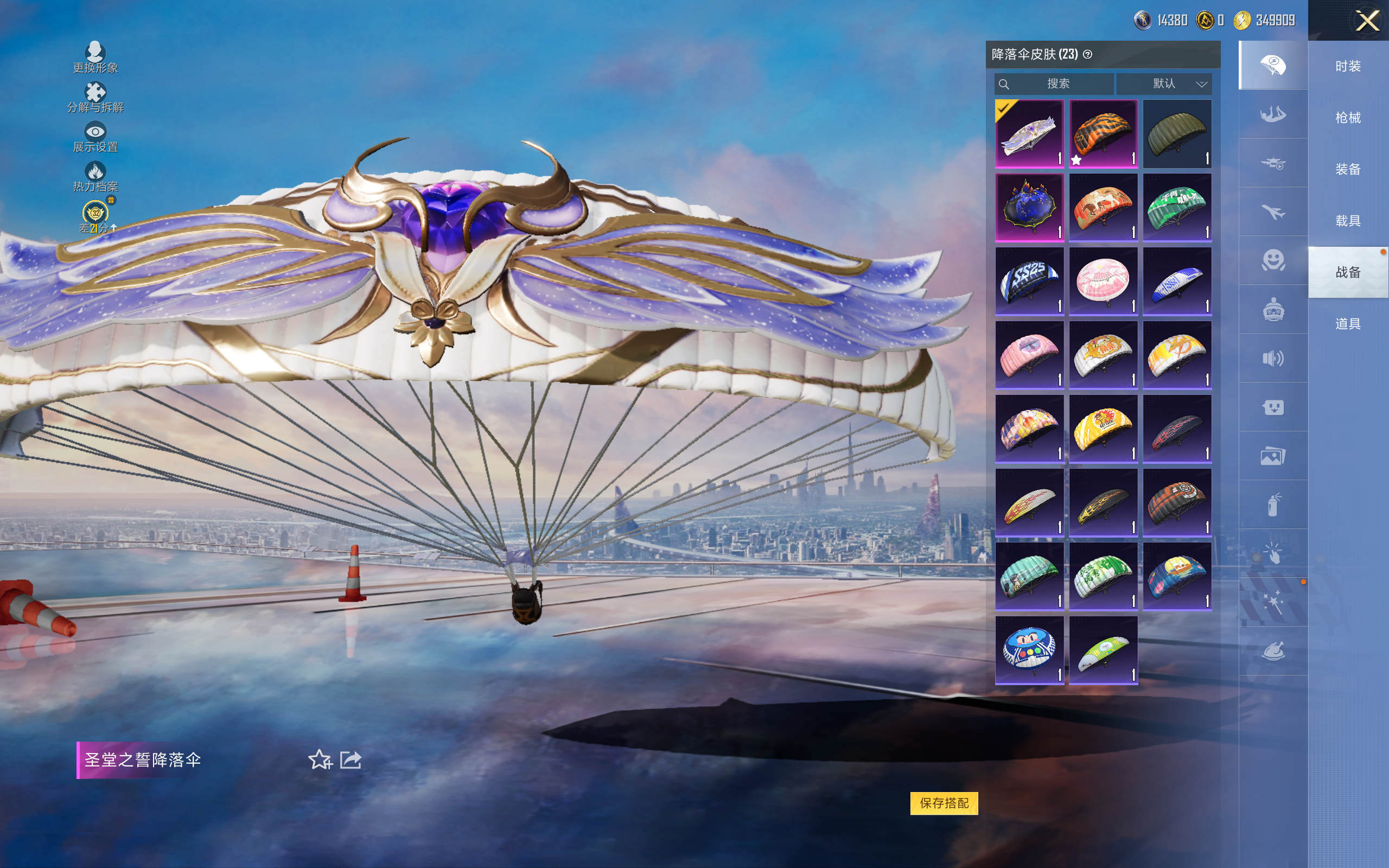1389x868 pixels.
Task: Switch to the 时装 category tab
Action: (x=1347, y=67)
